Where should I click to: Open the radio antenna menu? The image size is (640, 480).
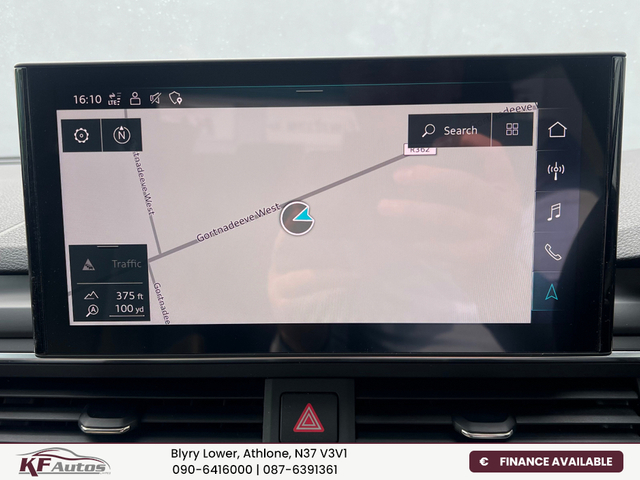tap(556, 169)
